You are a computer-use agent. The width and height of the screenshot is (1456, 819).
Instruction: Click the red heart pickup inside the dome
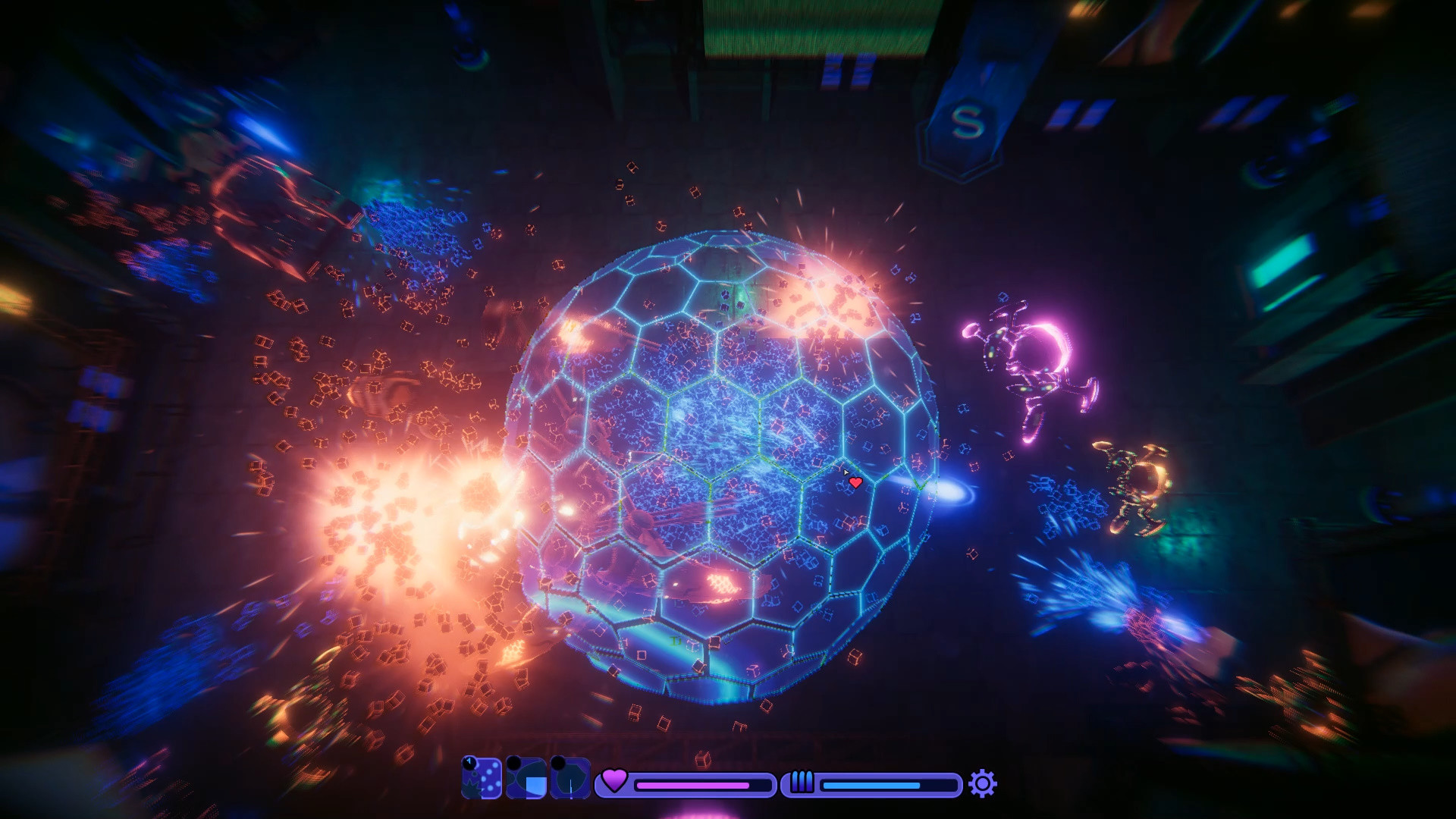tap(855, 483)
